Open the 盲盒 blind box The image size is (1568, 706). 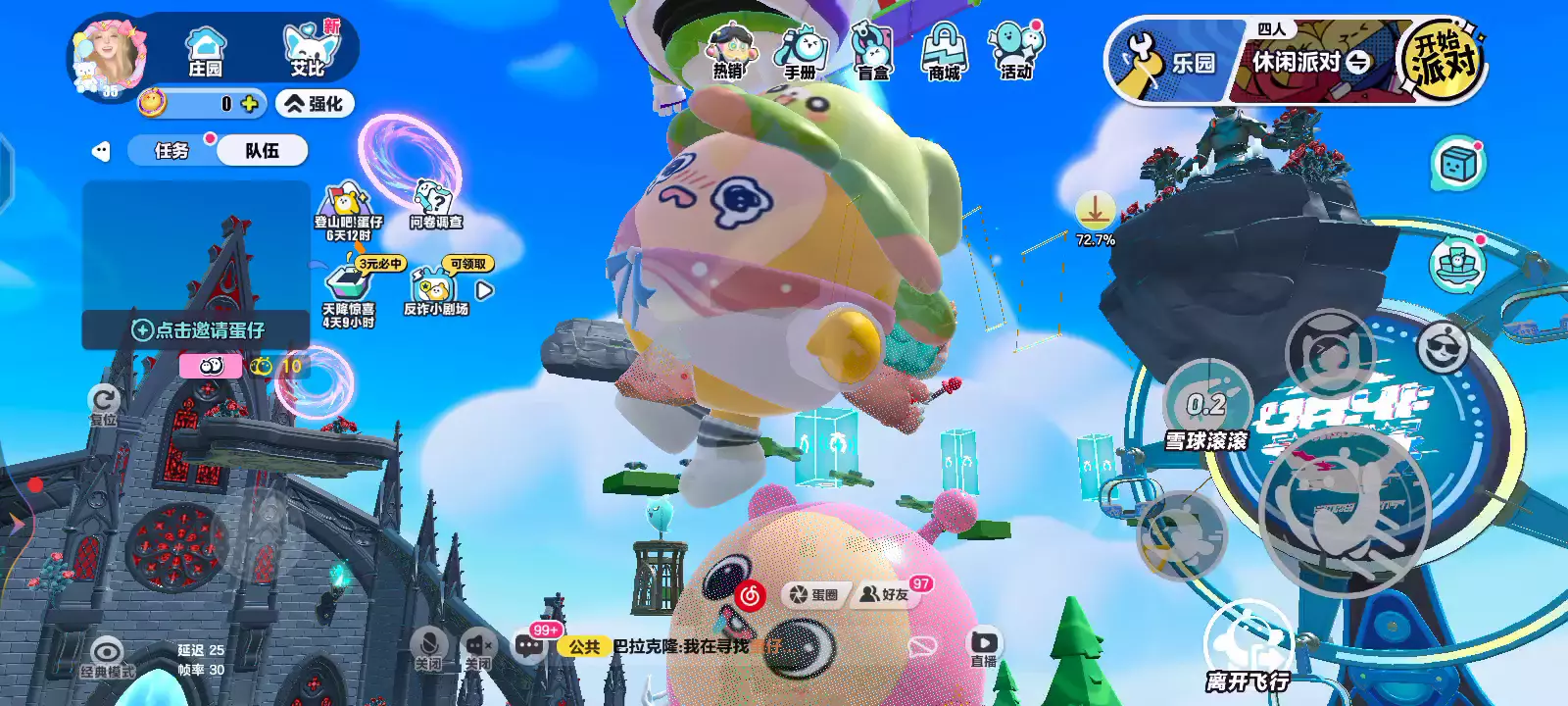pos(872,52)
